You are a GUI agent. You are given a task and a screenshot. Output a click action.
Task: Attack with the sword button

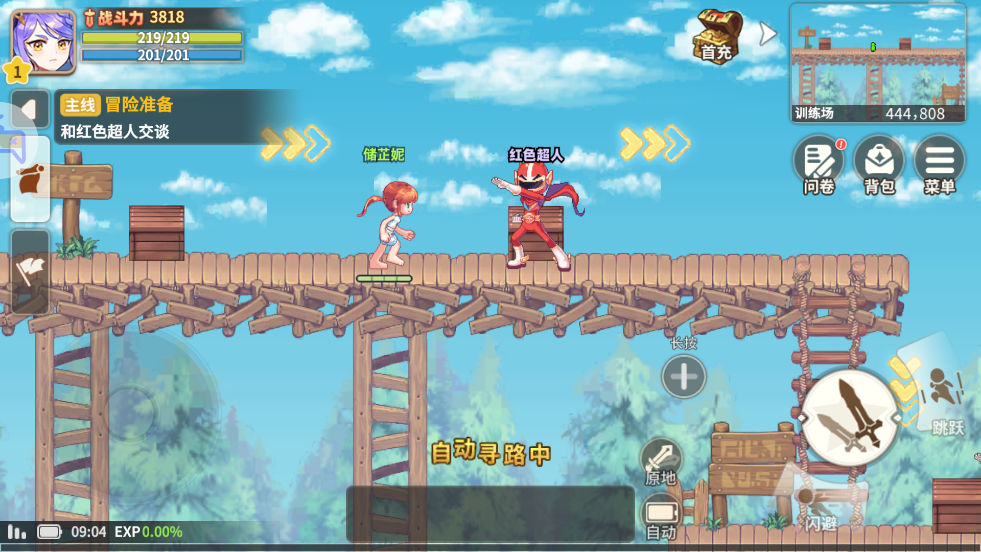pos(850,417)
